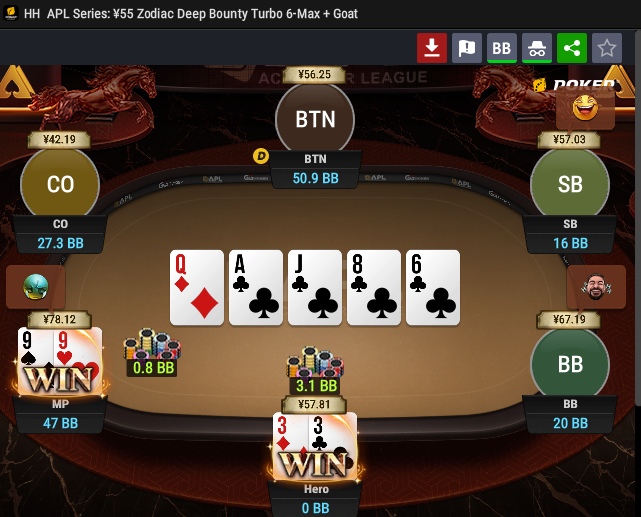Mark the hand as favorite with the star

pos(607,47)
